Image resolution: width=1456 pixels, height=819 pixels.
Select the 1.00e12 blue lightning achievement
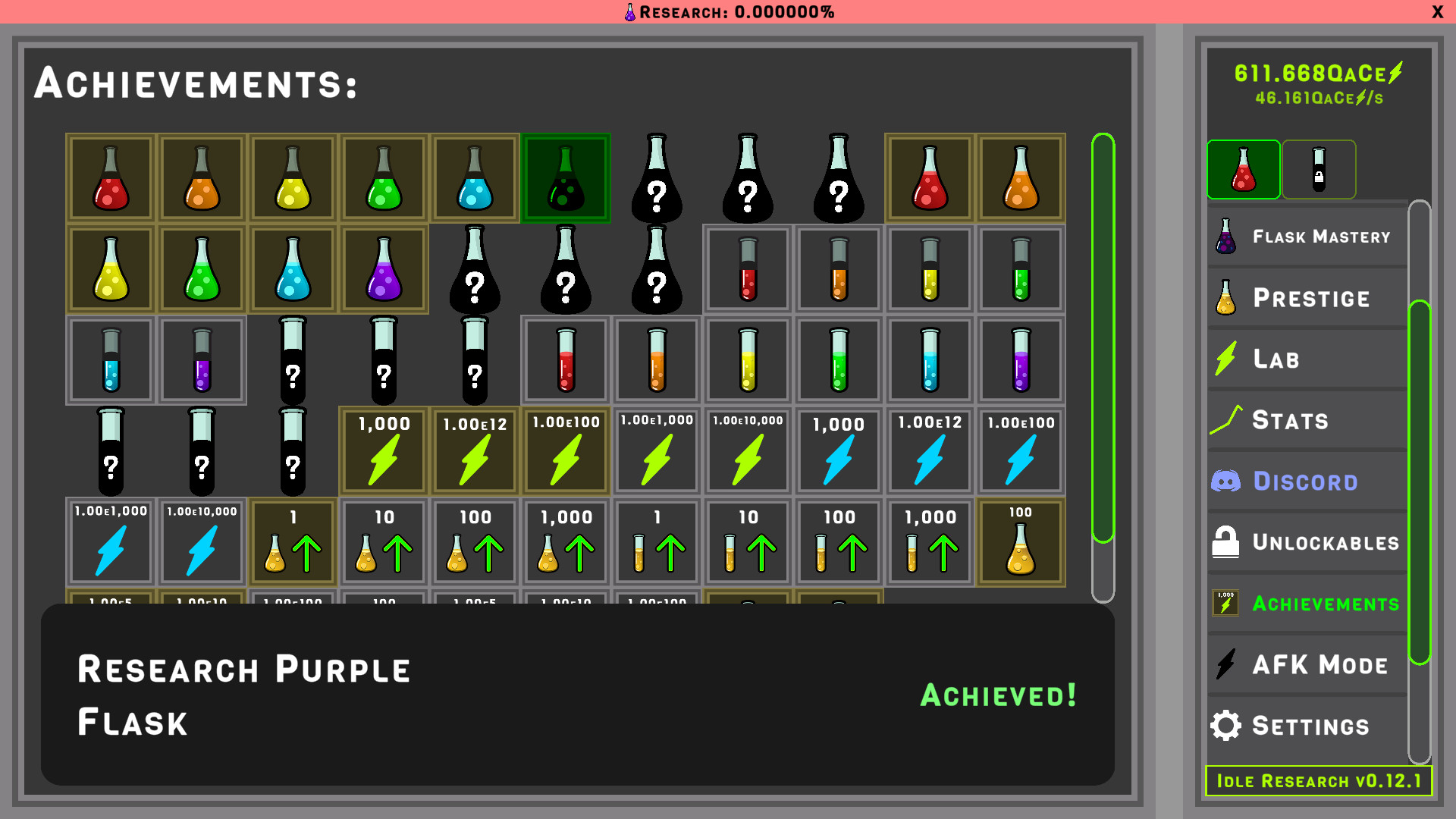tap(929, 451)
